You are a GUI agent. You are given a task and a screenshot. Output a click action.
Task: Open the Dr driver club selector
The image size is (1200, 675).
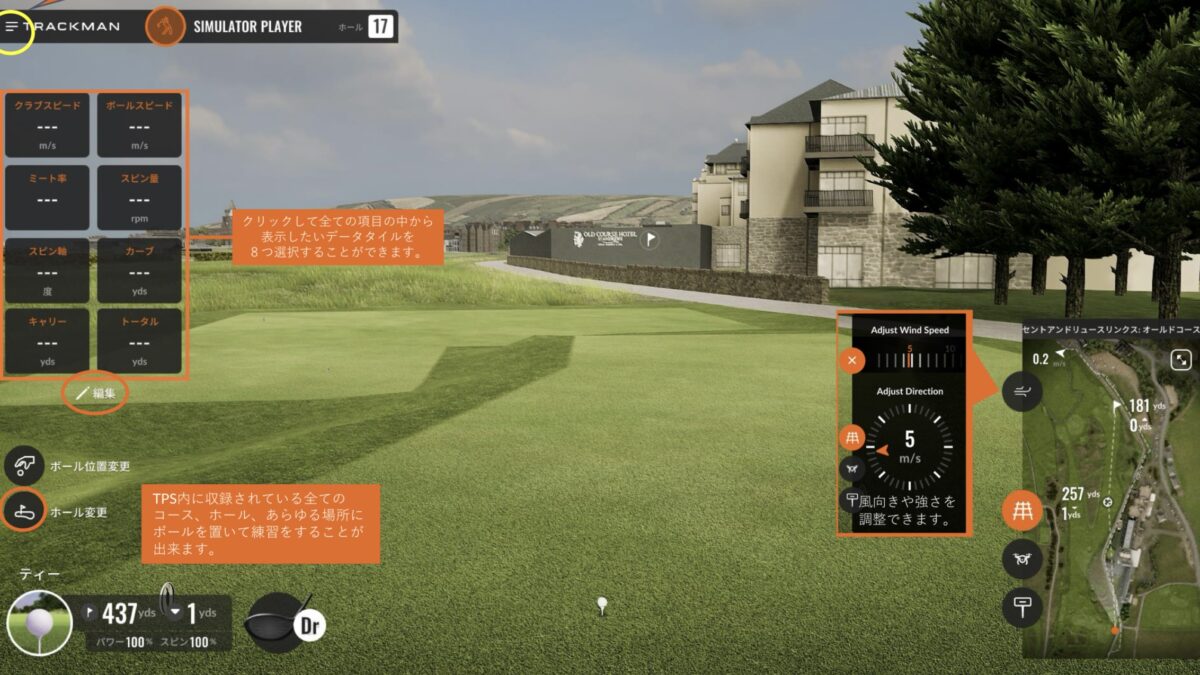tap(284, 622)
